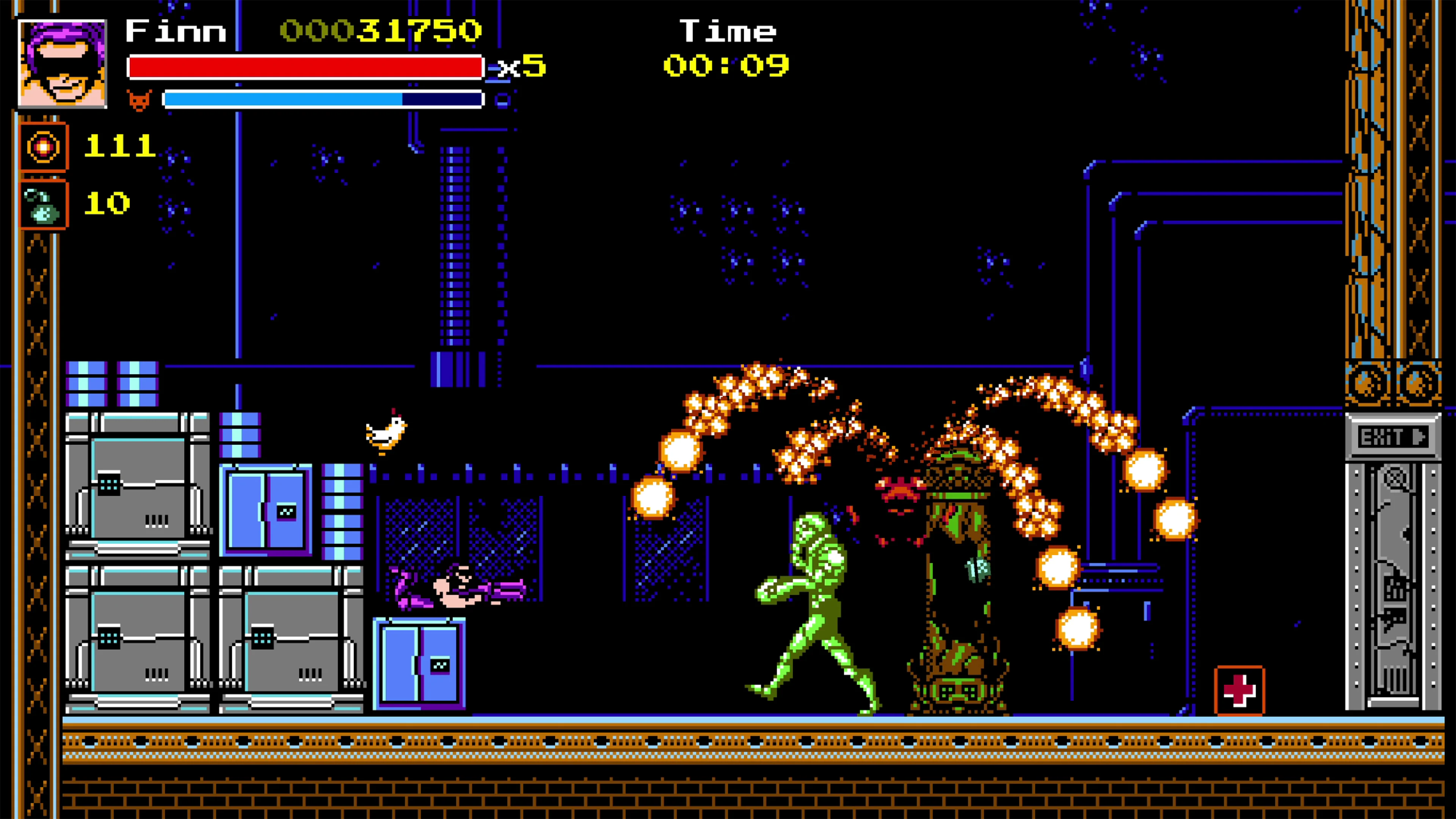
Task: Click the green statue enemy
Action: (814, 593)
